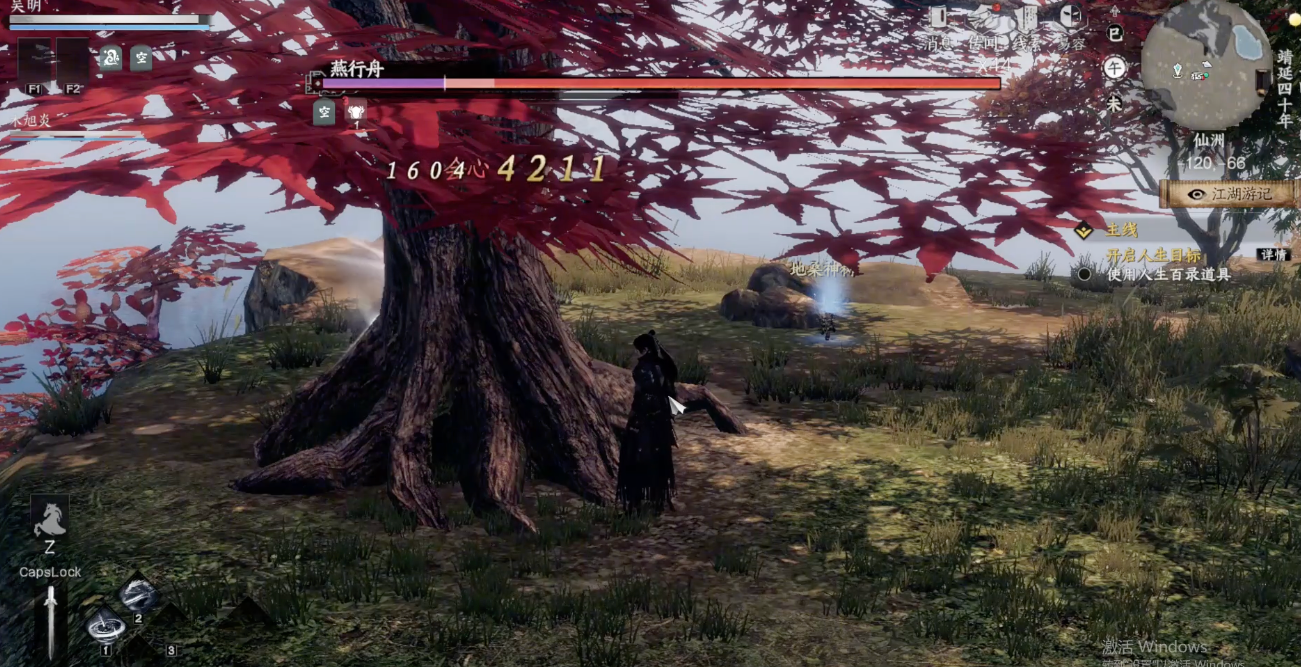Select the 主线 main quest header
This screenshot has width=1302, height=668.
coord(1120,231)
